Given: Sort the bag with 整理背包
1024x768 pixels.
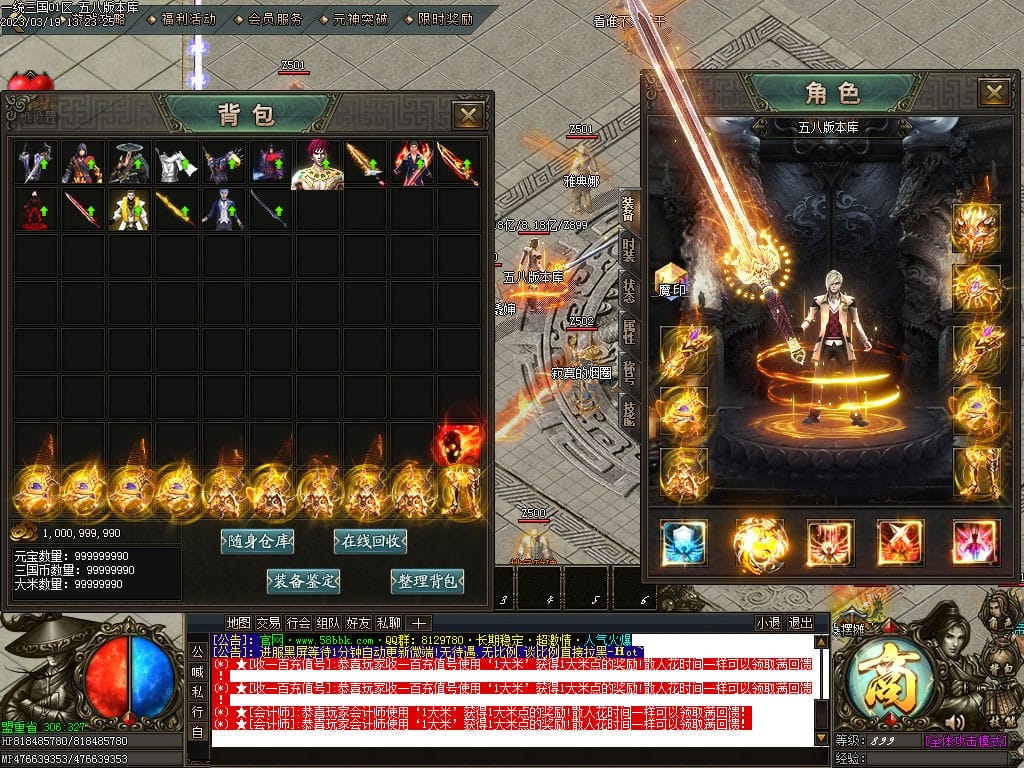Looking at the screenshot, I should tap(428, 581).
